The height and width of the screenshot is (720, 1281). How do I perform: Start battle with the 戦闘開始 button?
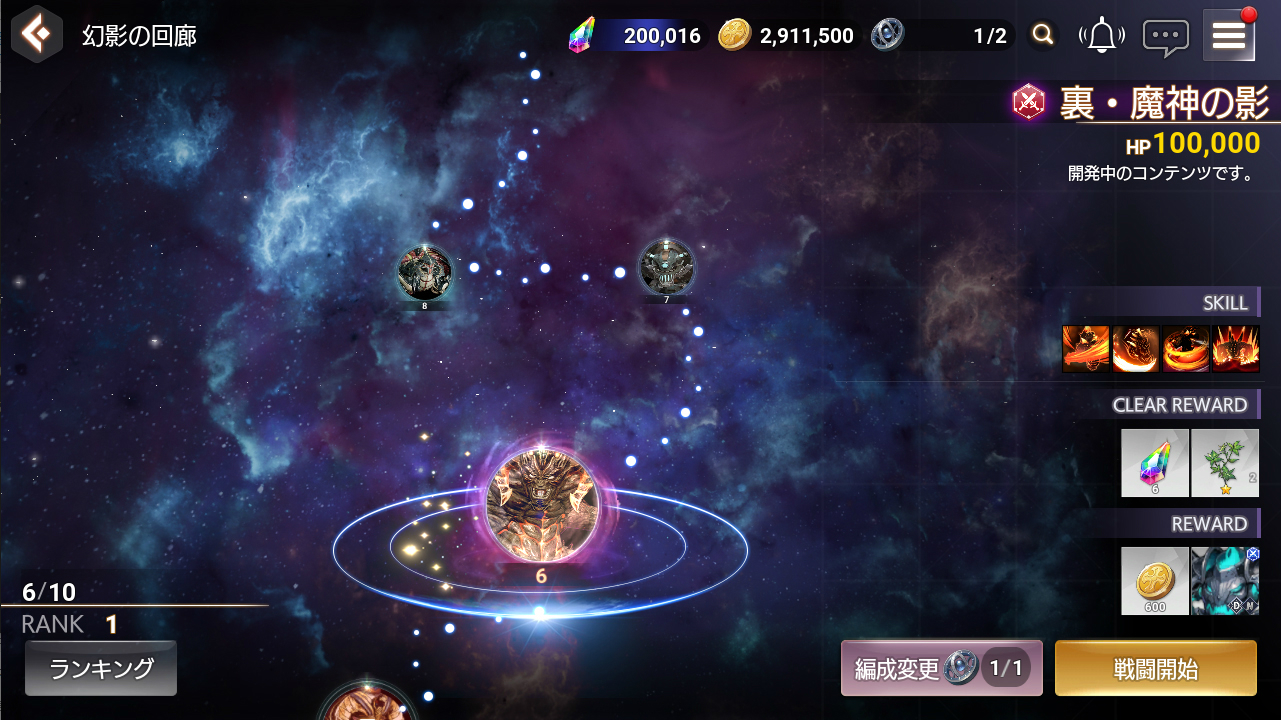point(1155,668)
